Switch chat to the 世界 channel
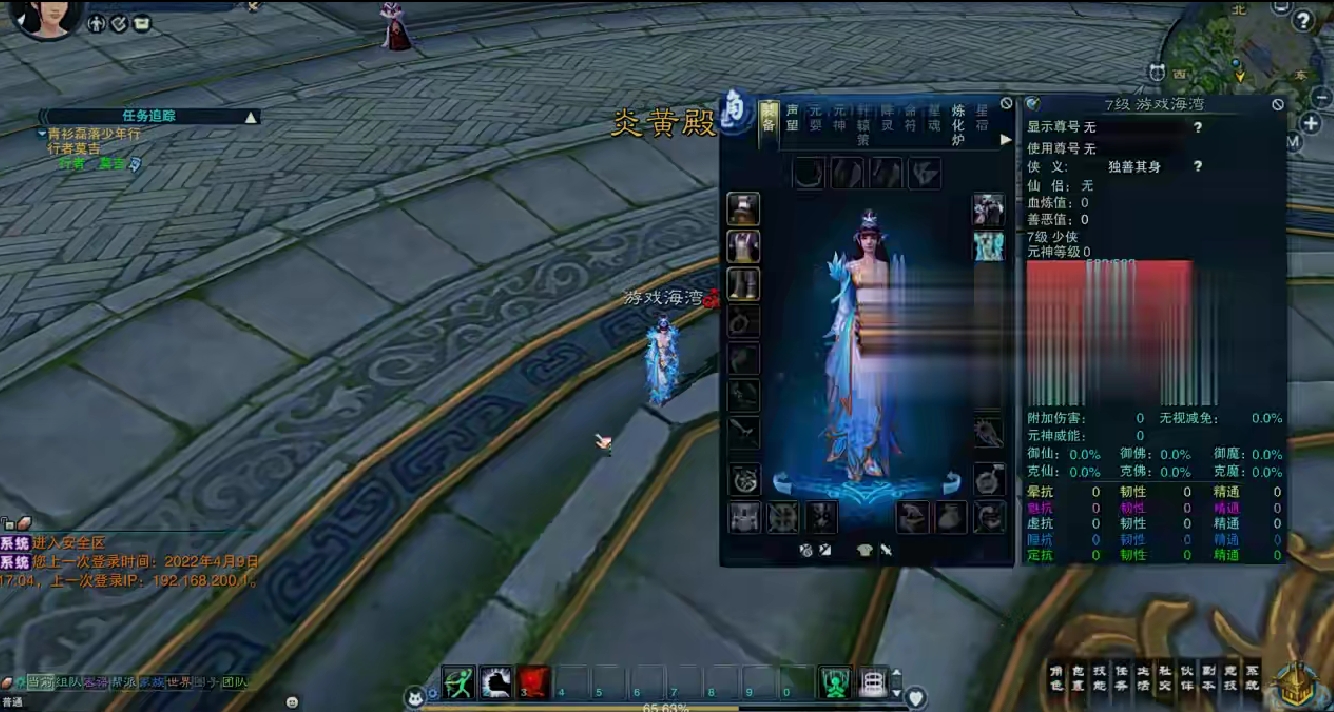Viewport: 1334px width, 712px height. tap(178, 683)
